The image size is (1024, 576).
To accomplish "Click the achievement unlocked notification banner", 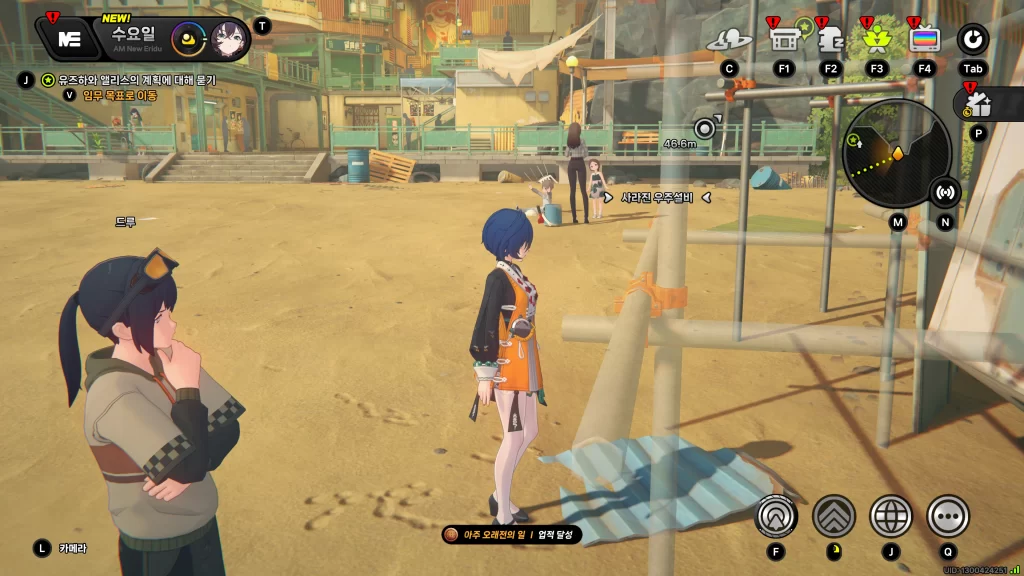I will click(512, 535).
